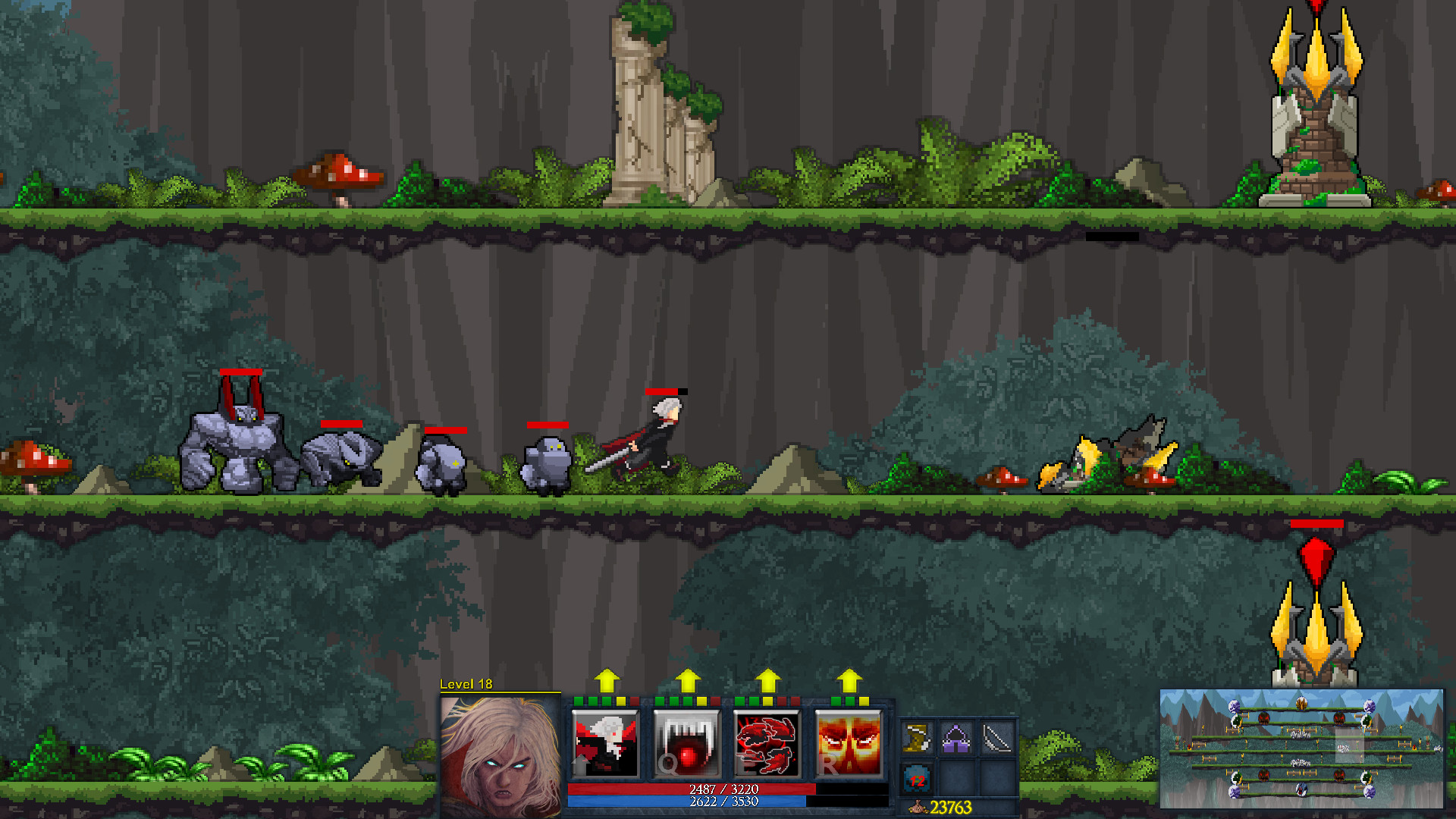Use the blue potion with 12 charges
This screenshot has width=1456, height=819.
click(x=917, y=777)
